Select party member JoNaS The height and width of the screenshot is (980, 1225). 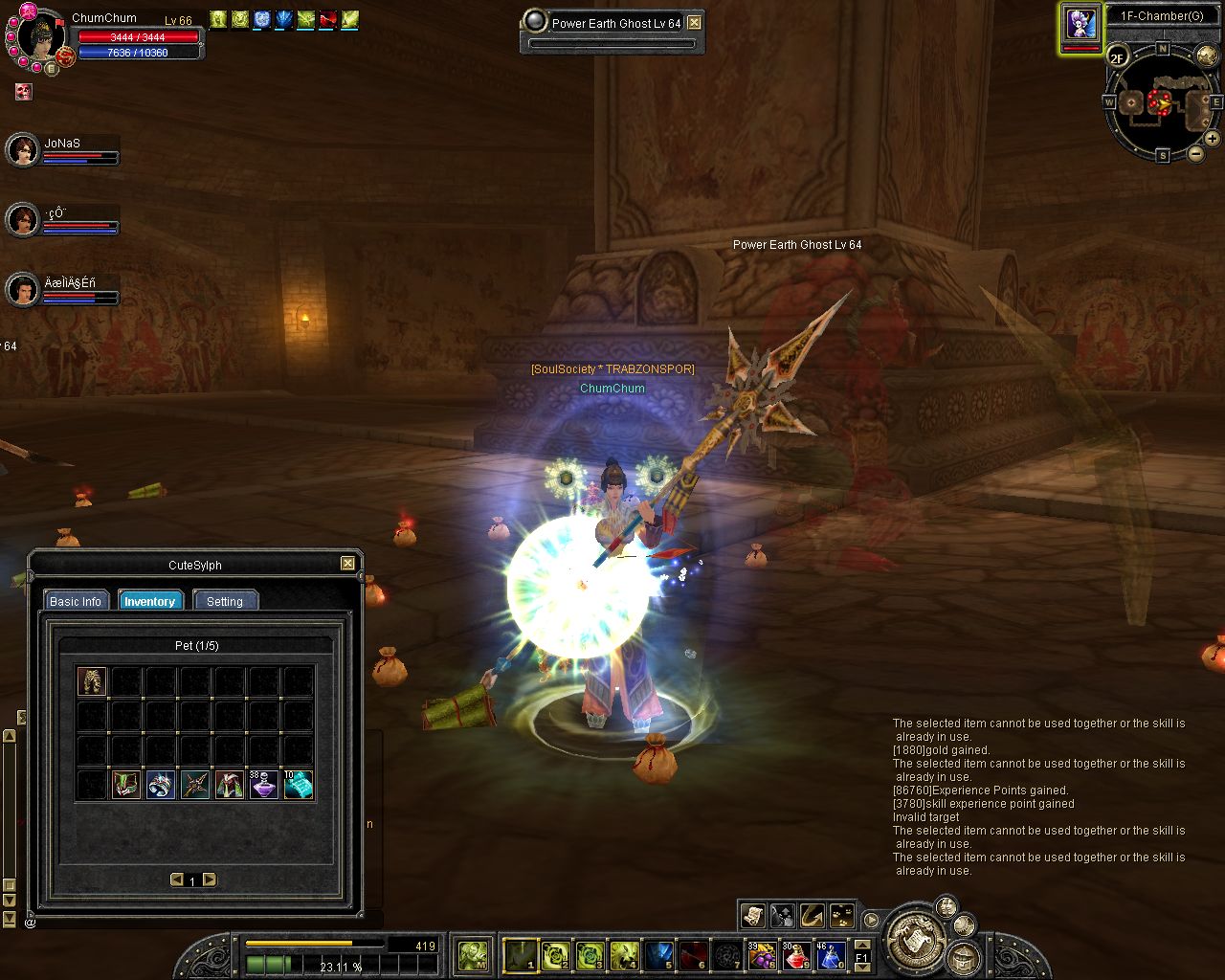pyautogui.click(x=23, y=150)
